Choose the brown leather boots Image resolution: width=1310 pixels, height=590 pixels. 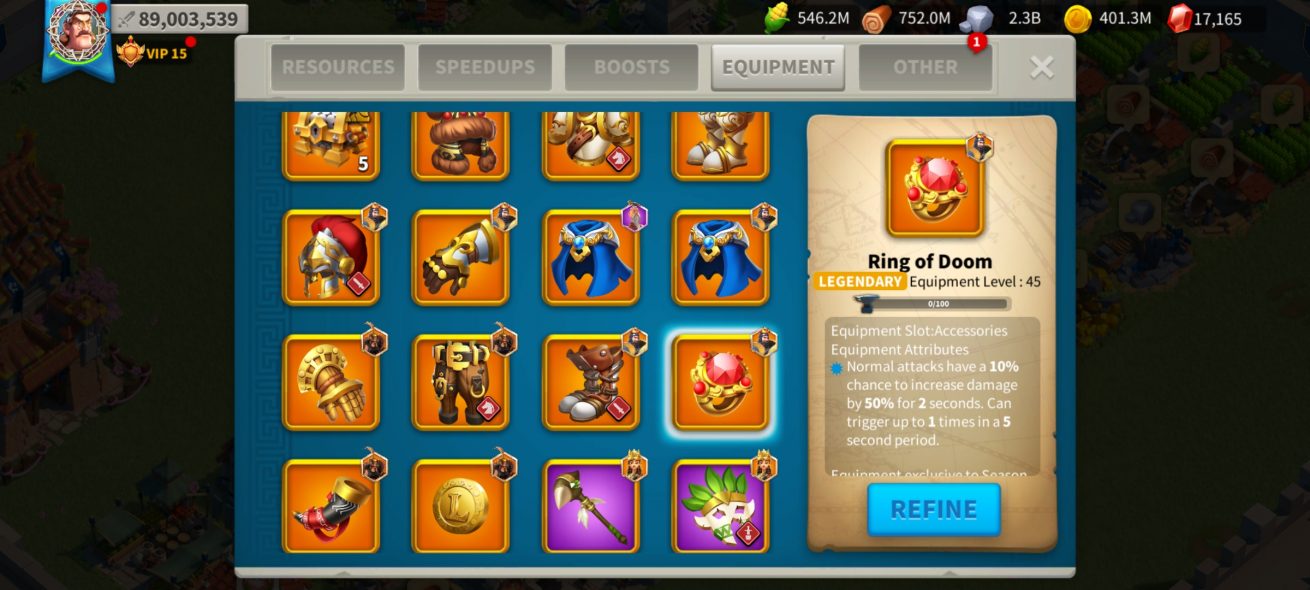coord(591,383)
